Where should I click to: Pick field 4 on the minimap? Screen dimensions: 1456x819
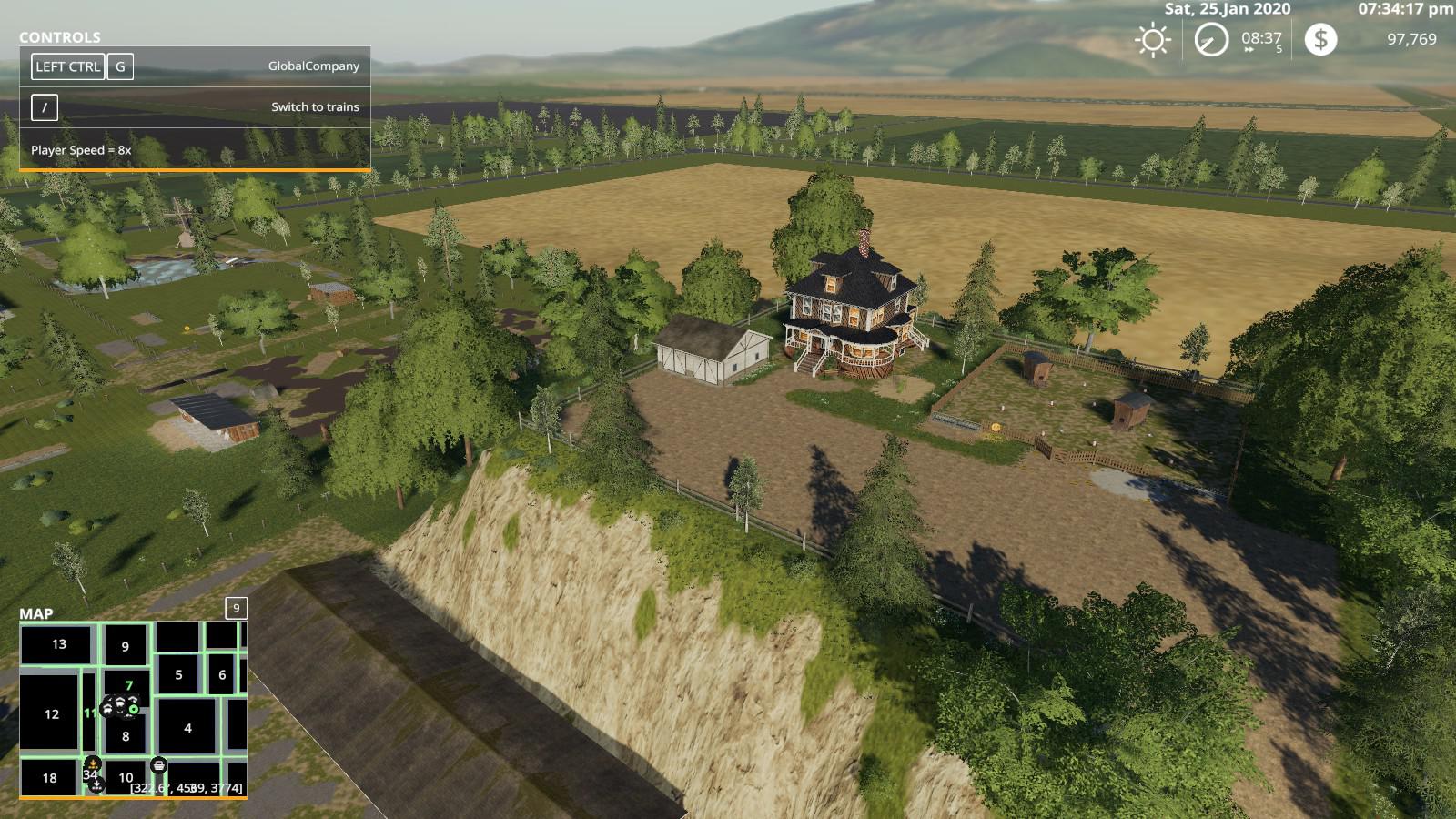(x=187, y=728)
